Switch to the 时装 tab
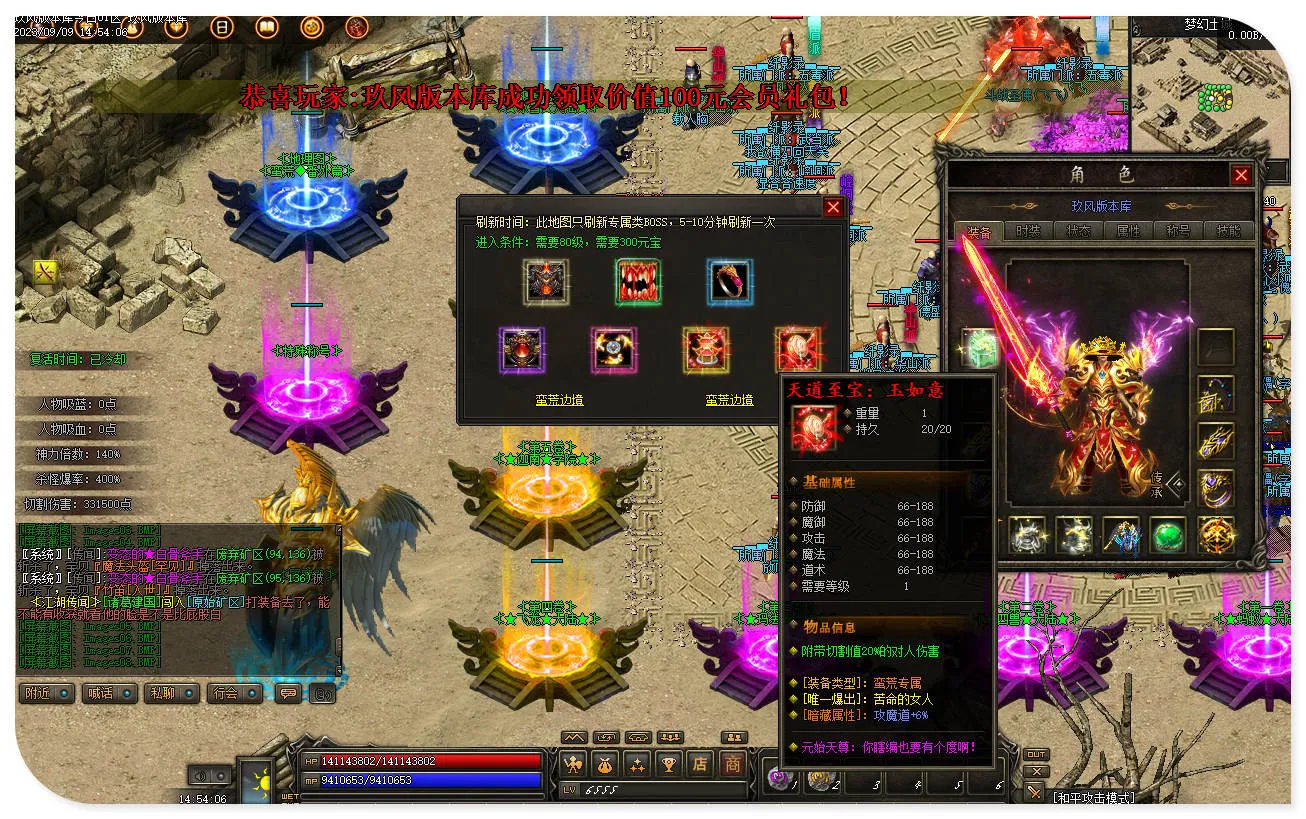Screen dimensions: 1306x819 [x=1028, y=231]
